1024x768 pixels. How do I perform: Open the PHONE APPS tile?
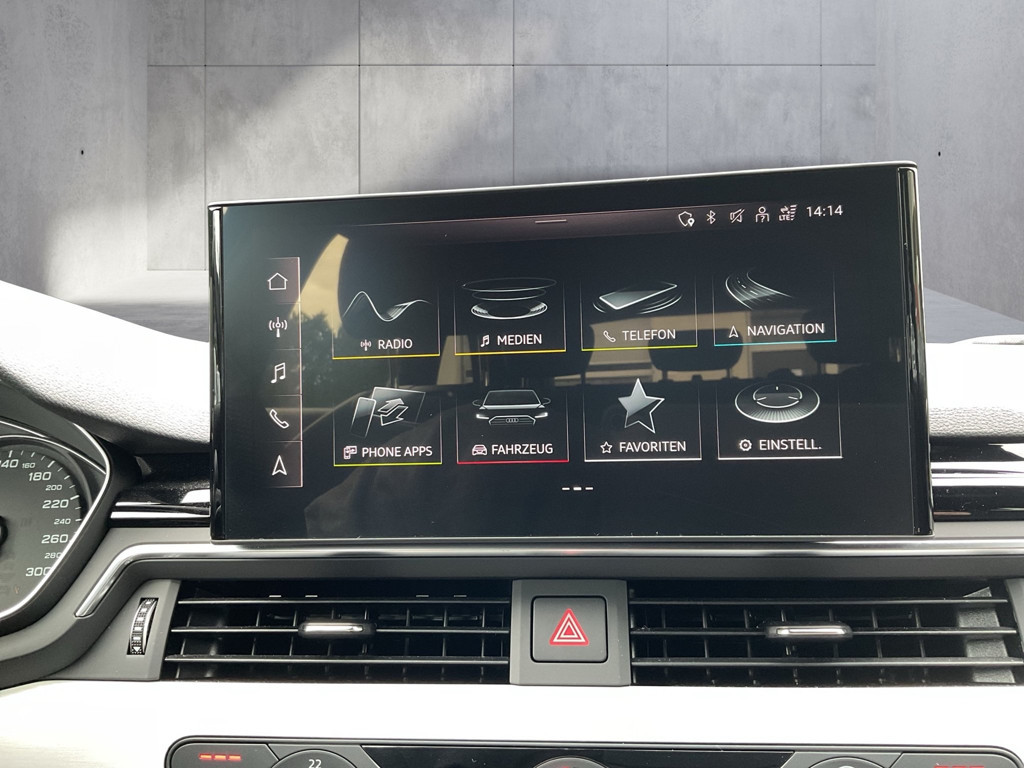[387, 426]
